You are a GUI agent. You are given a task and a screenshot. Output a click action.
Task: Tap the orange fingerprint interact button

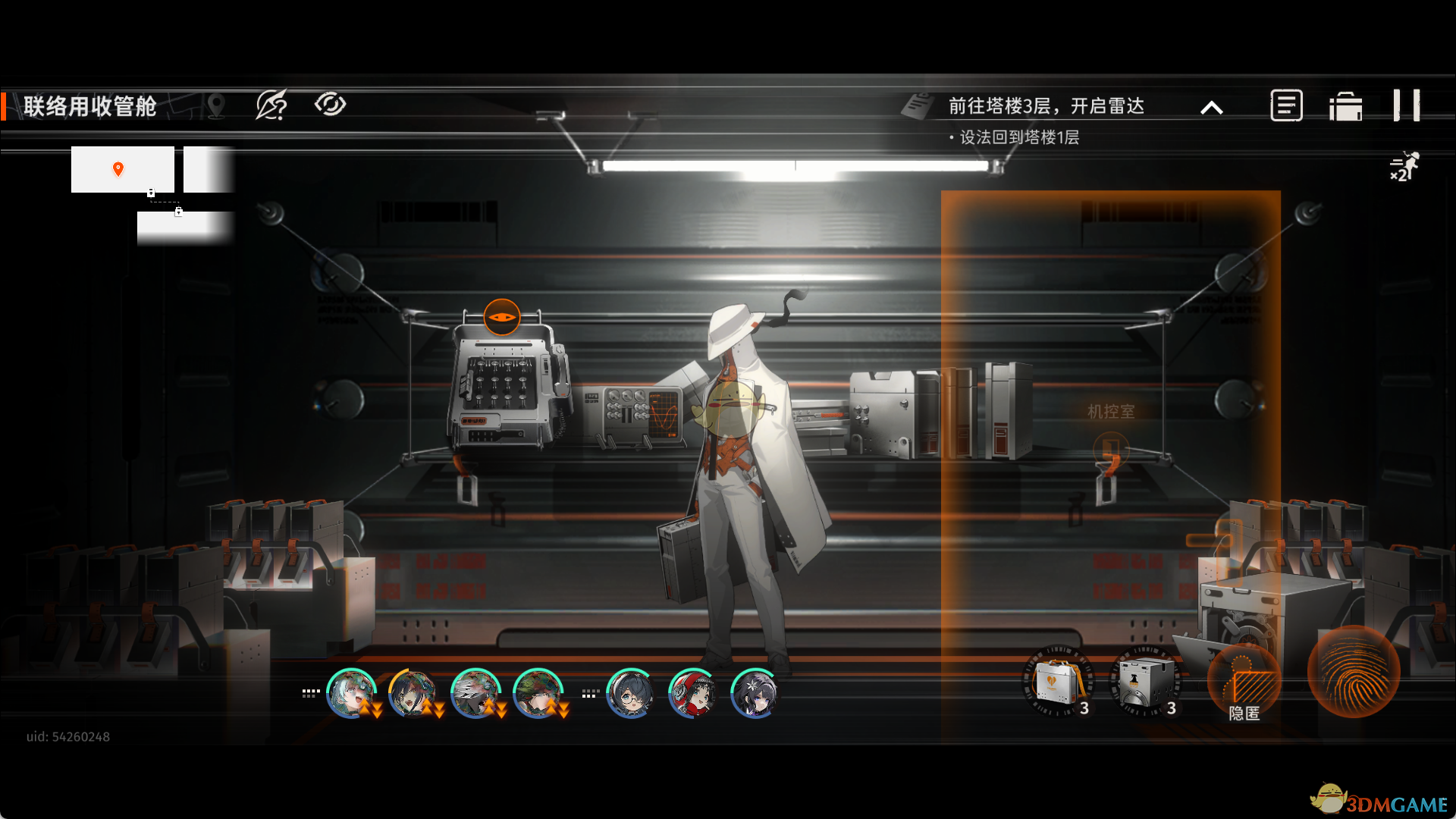[1354, 671]
